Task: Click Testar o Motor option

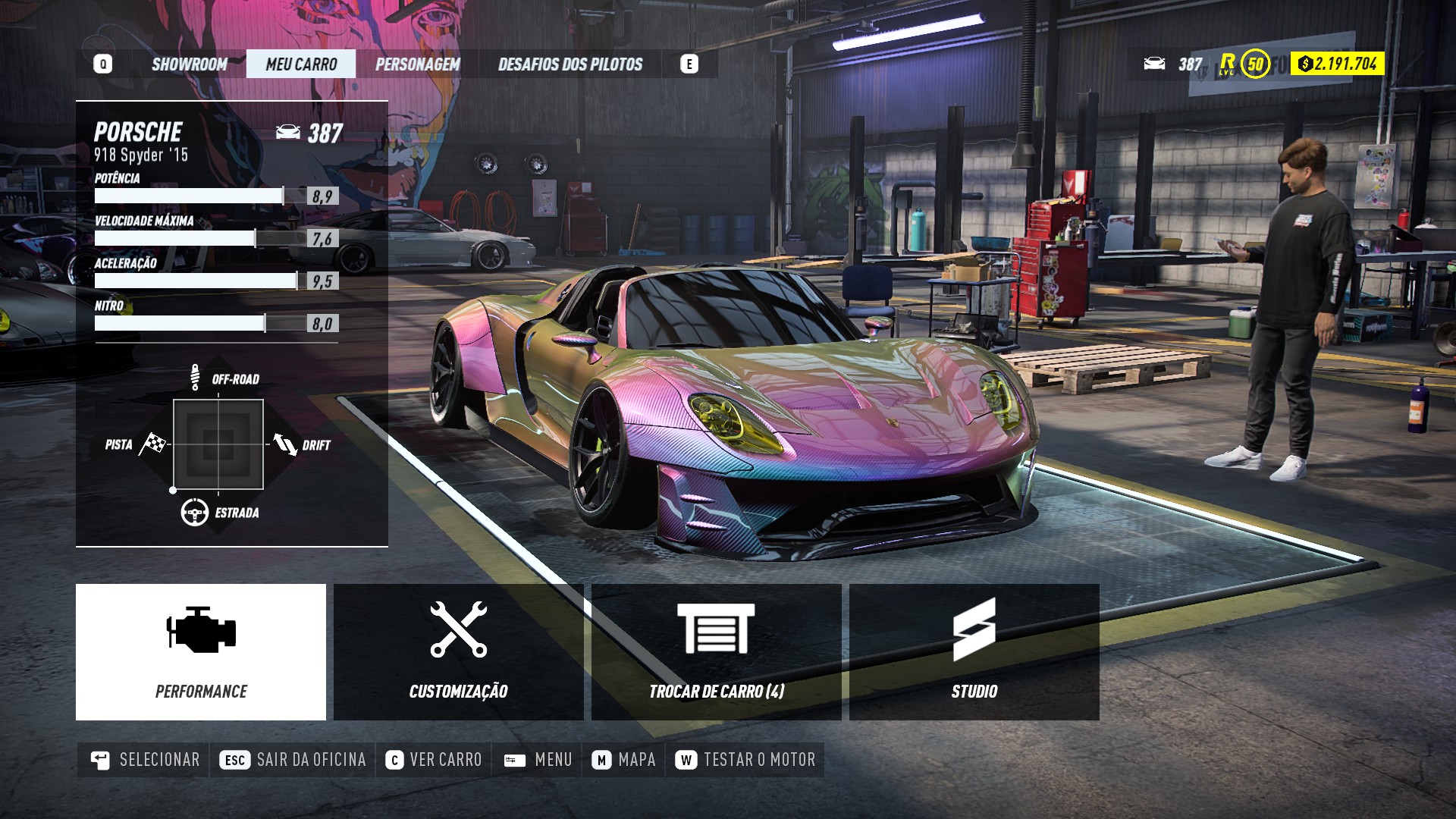Action: click(746, 760)
